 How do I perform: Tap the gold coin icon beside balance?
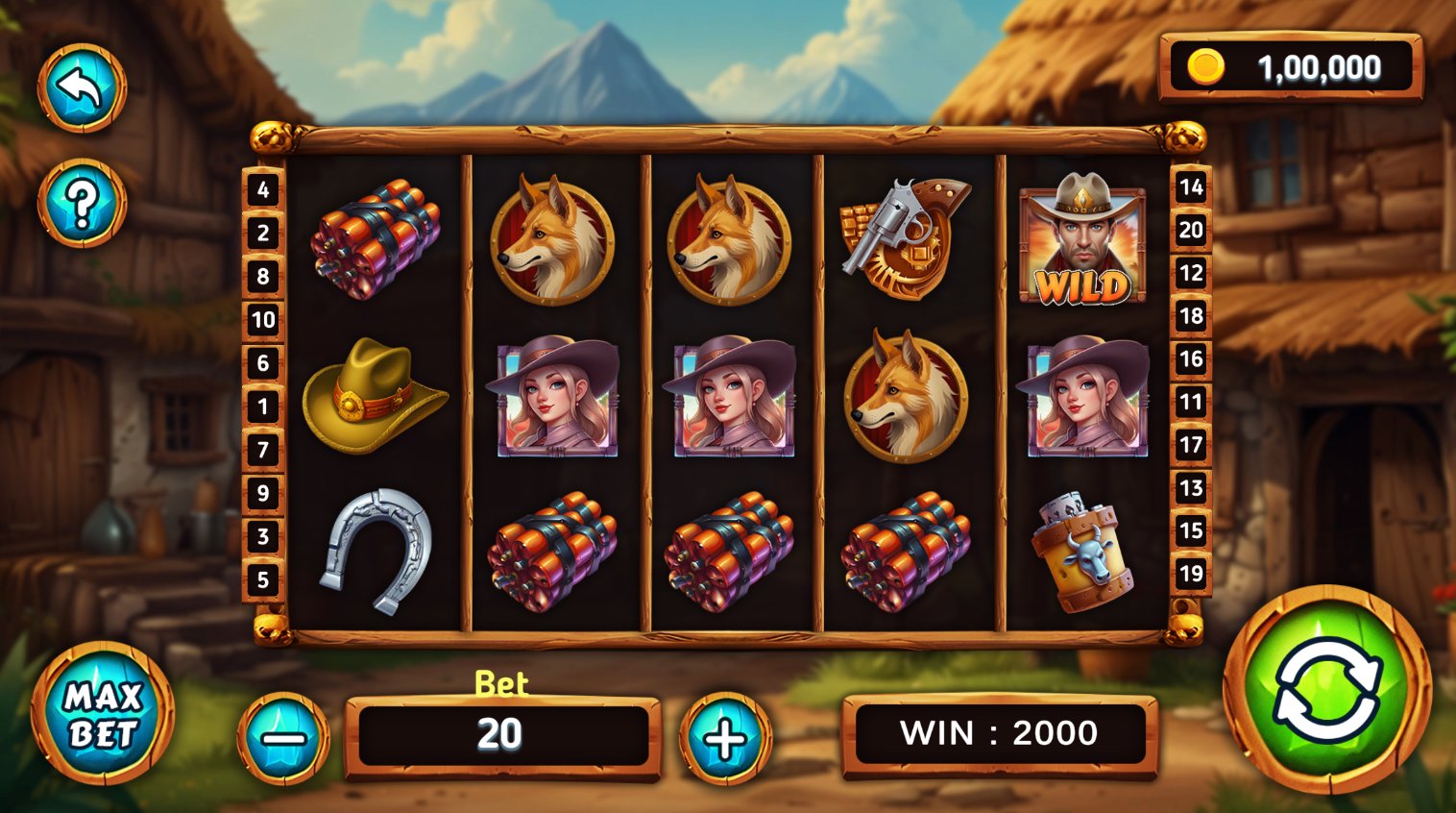point(1206,67)
